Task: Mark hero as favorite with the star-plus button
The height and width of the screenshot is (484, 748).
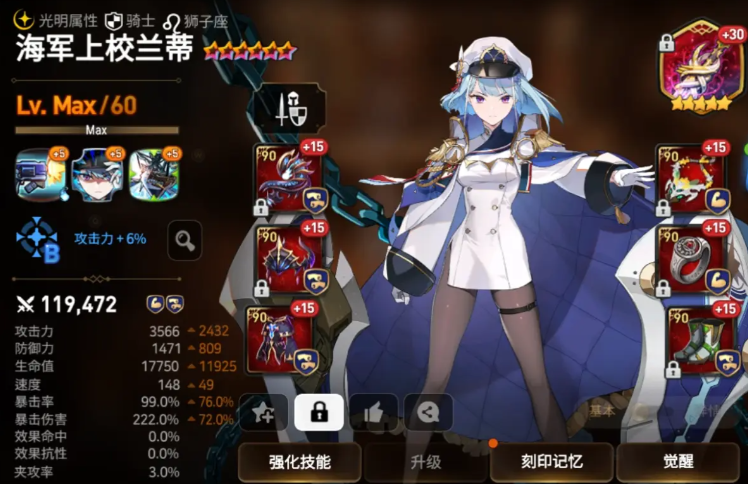Action: (264, 412)
